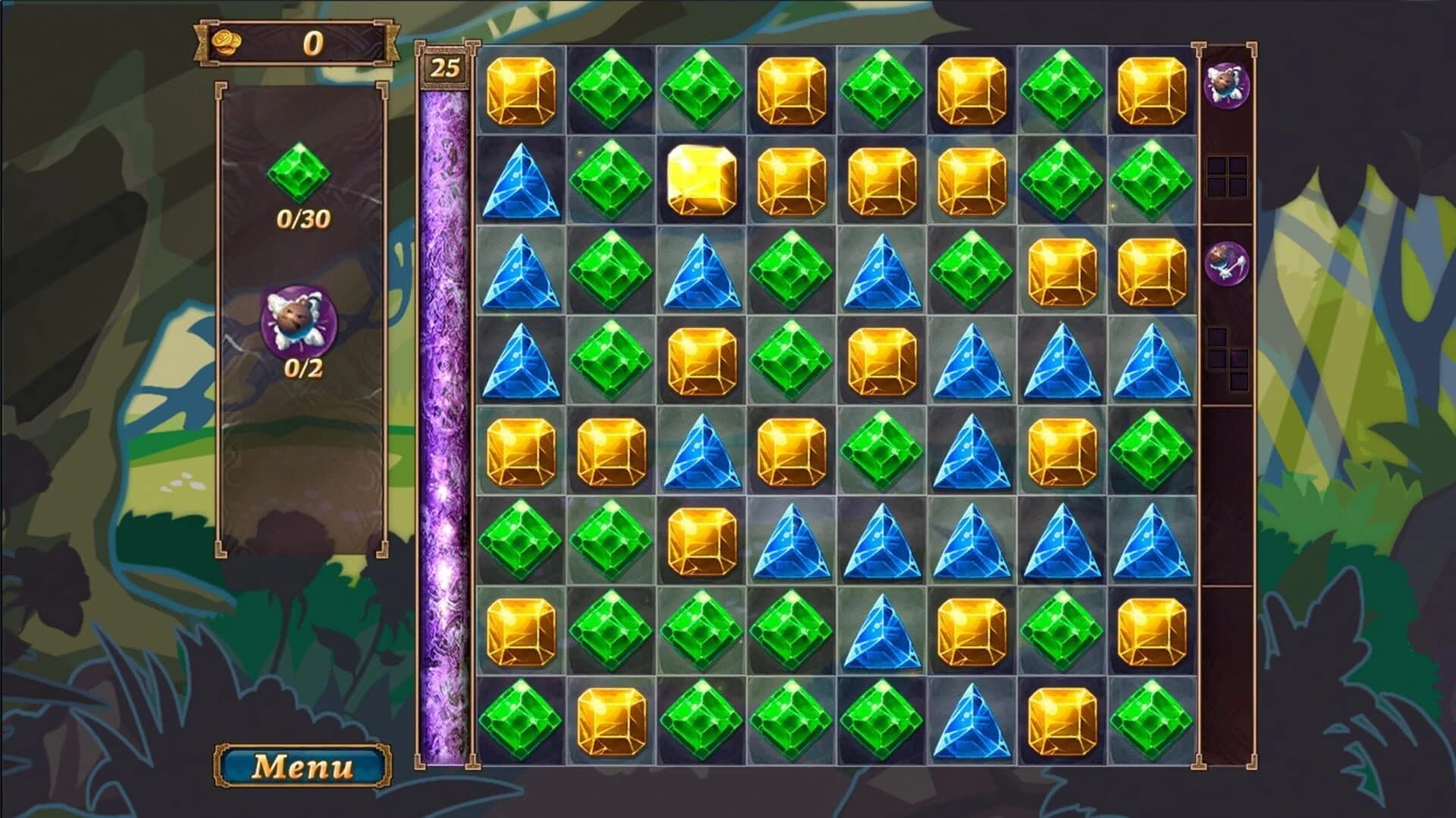The height and width of the screenshot is (818, 1456).
Task: Click the purple mana progress bar
Action: point(444,417)
